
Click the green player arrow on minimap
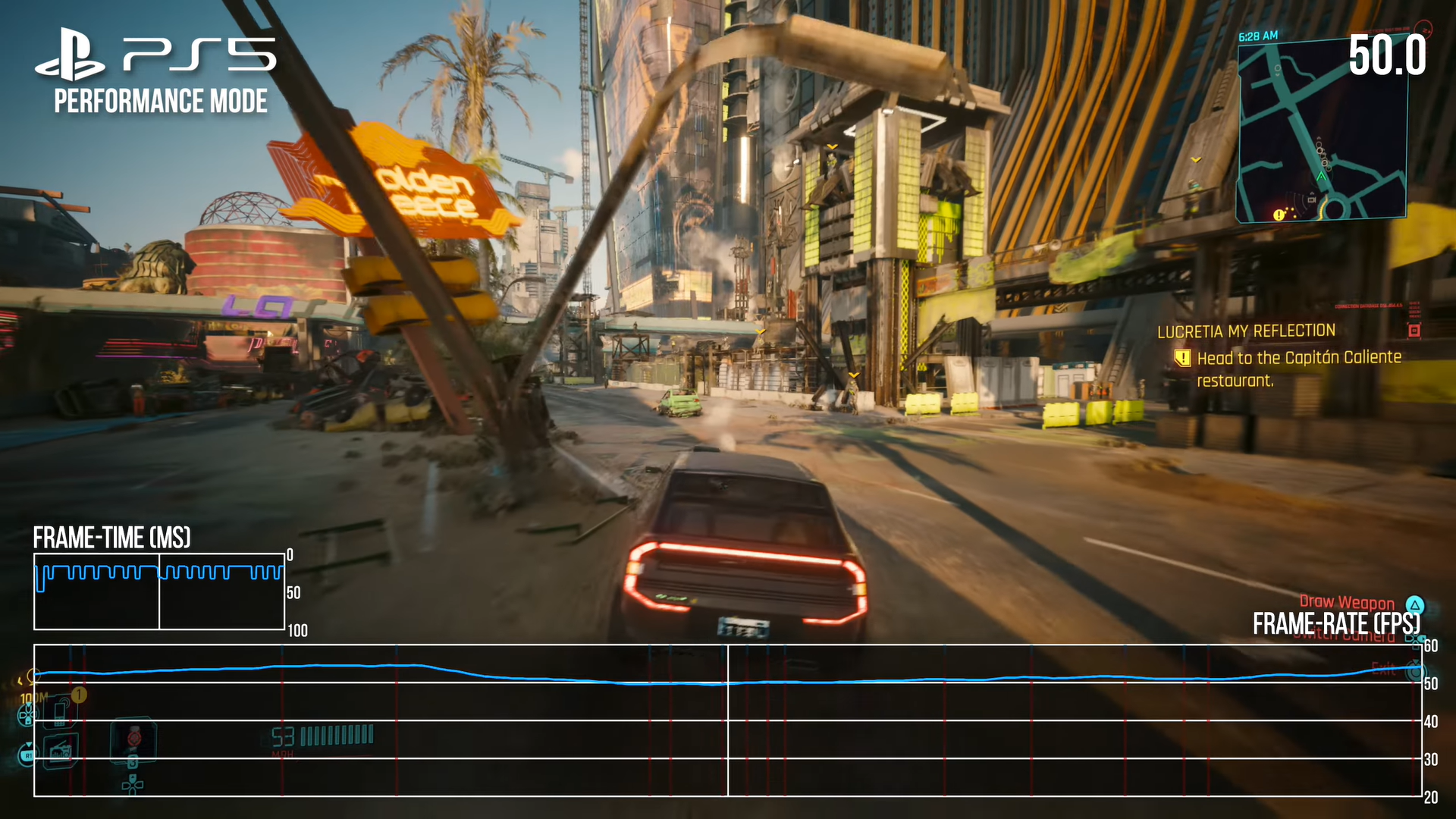(1322, 177)
